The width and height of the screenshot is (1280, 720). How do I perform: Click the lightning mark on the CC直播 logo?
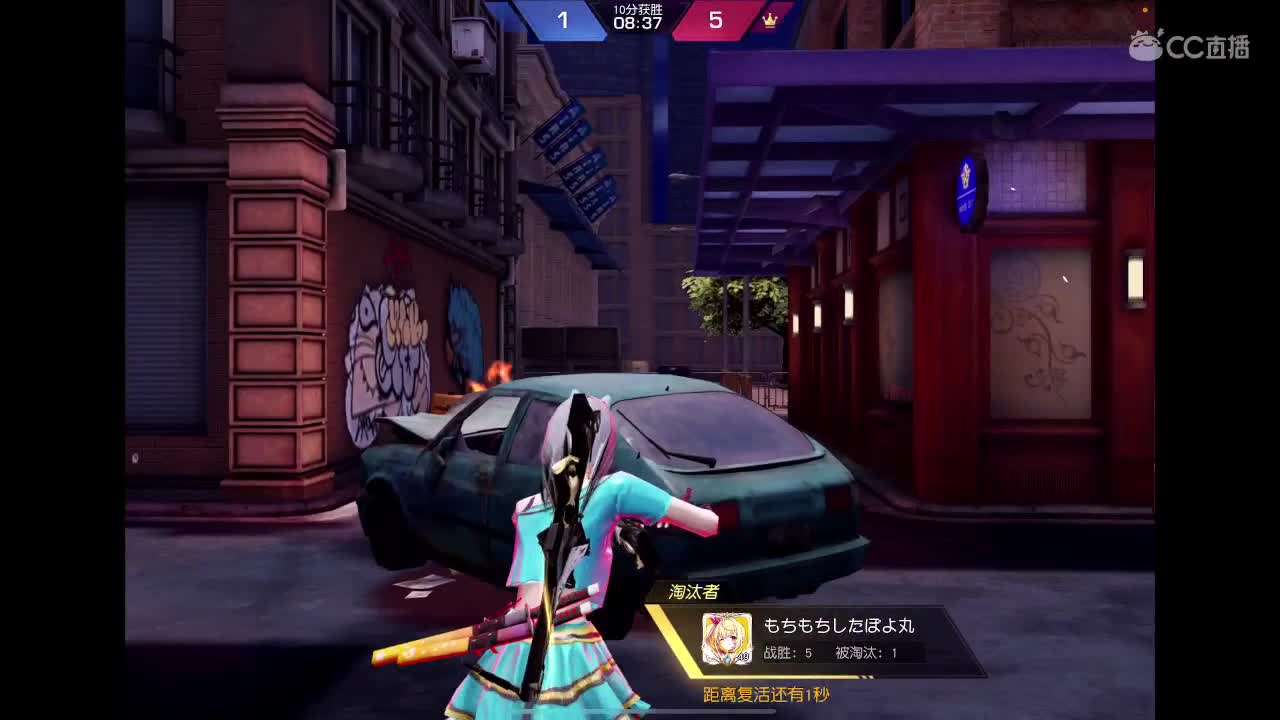[1160, 31]
